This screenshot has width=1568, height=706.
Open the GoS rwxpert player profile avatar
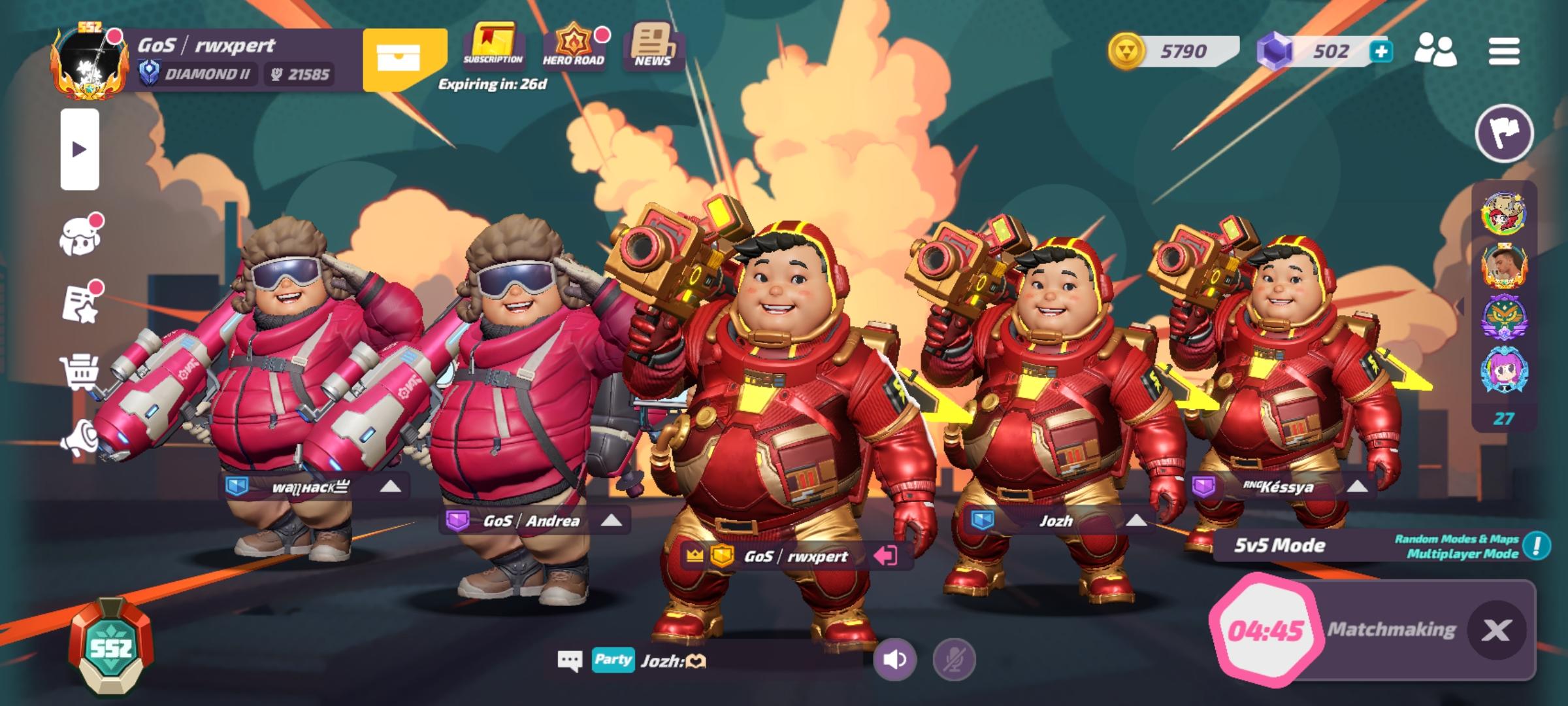(x=88, y=64)
